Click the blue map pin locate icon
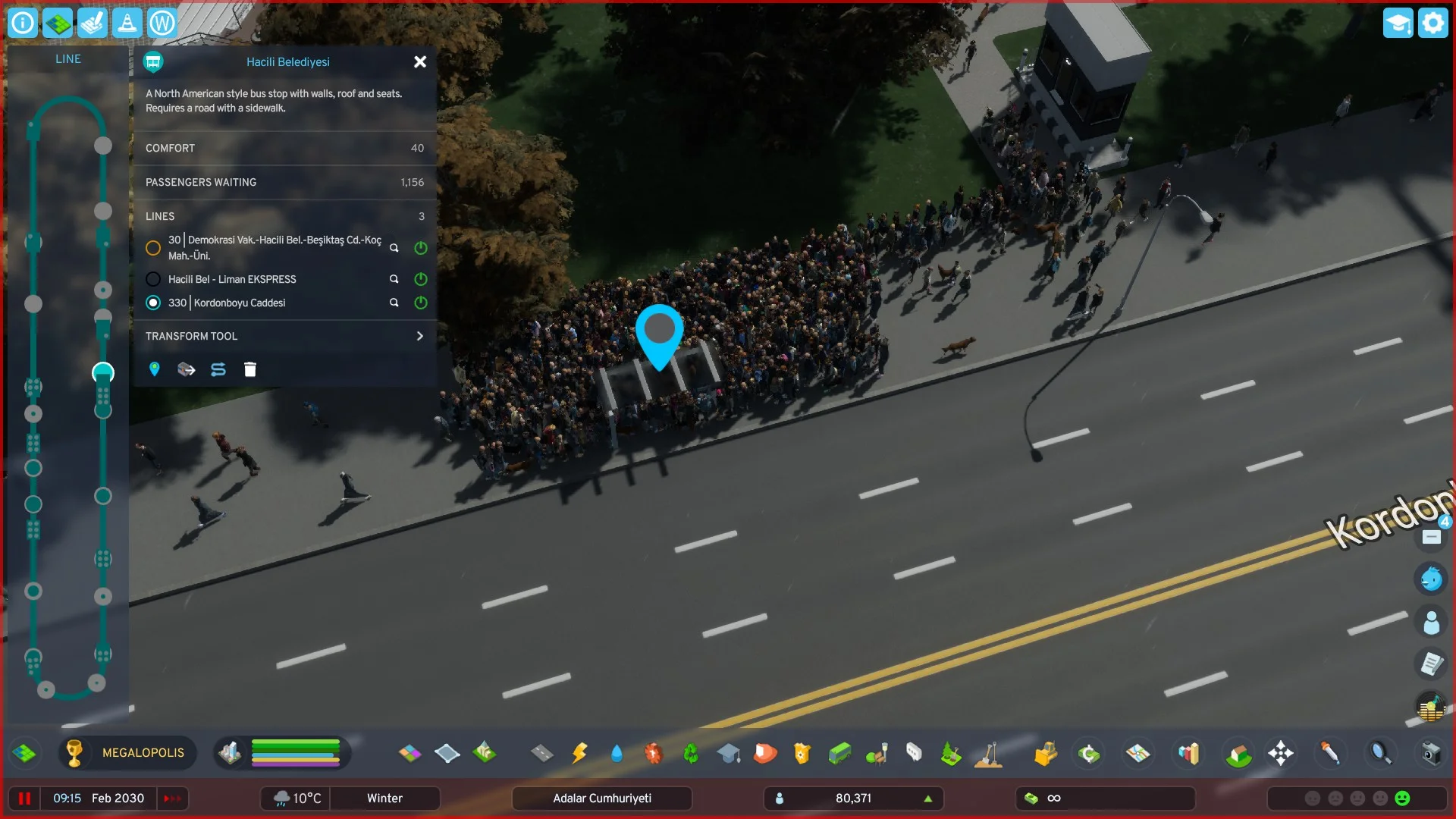Image resolution: width=1456 pixels, height=819 pixels. pos(155,370)
